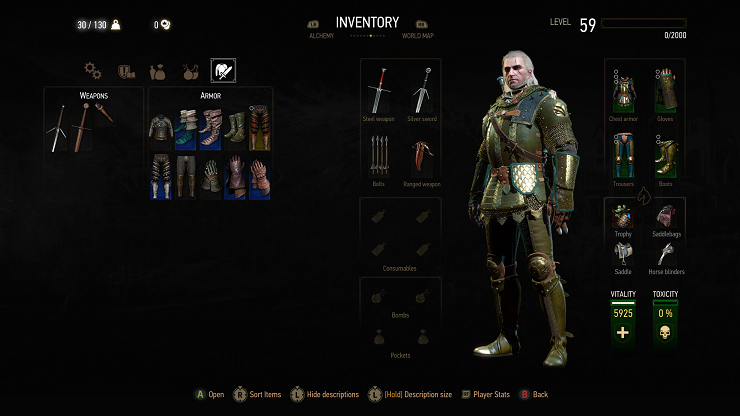The height and width of the screenshot is (416, 740).
Task: Select the equipped Gloves slot
Action: [665, 90]
